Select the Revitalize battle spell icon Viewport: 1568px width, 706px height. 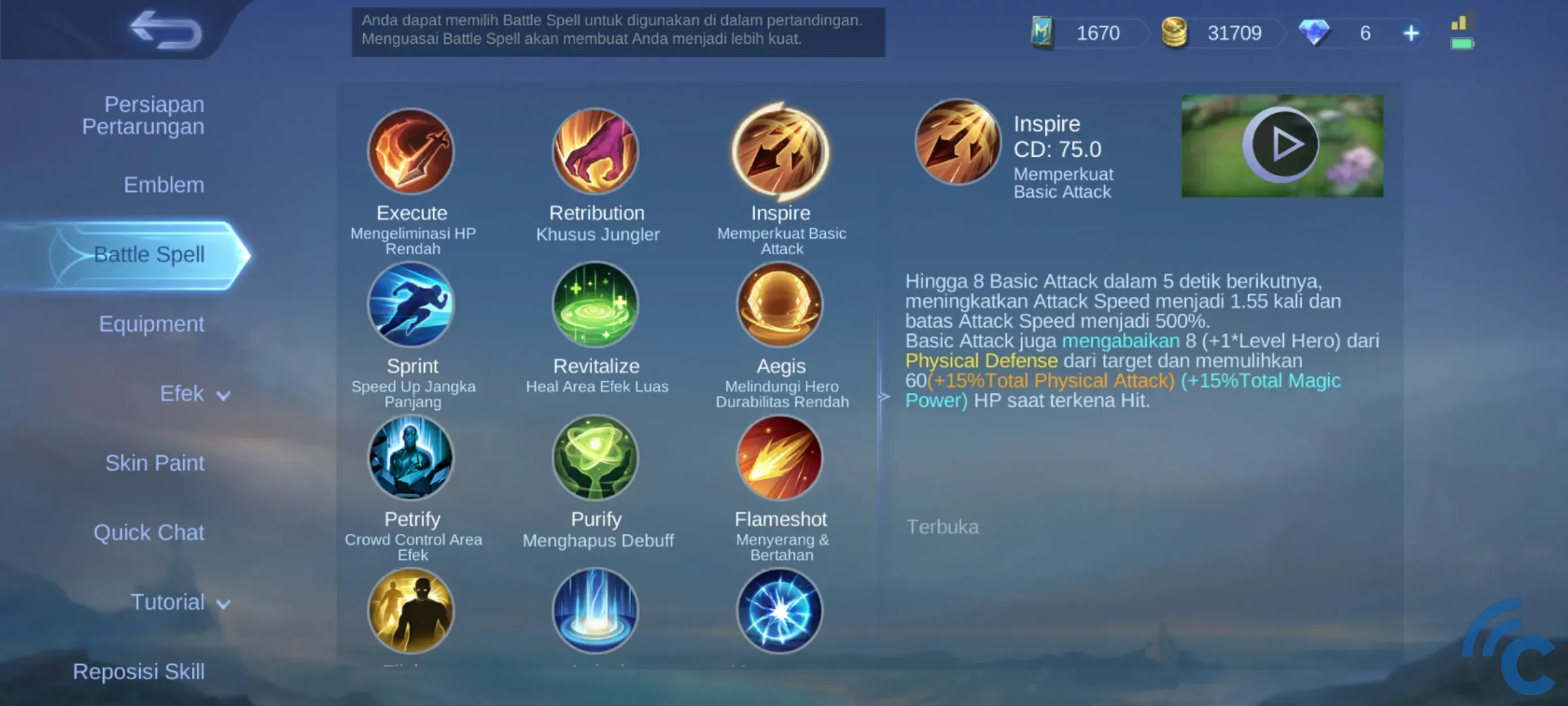596,305
